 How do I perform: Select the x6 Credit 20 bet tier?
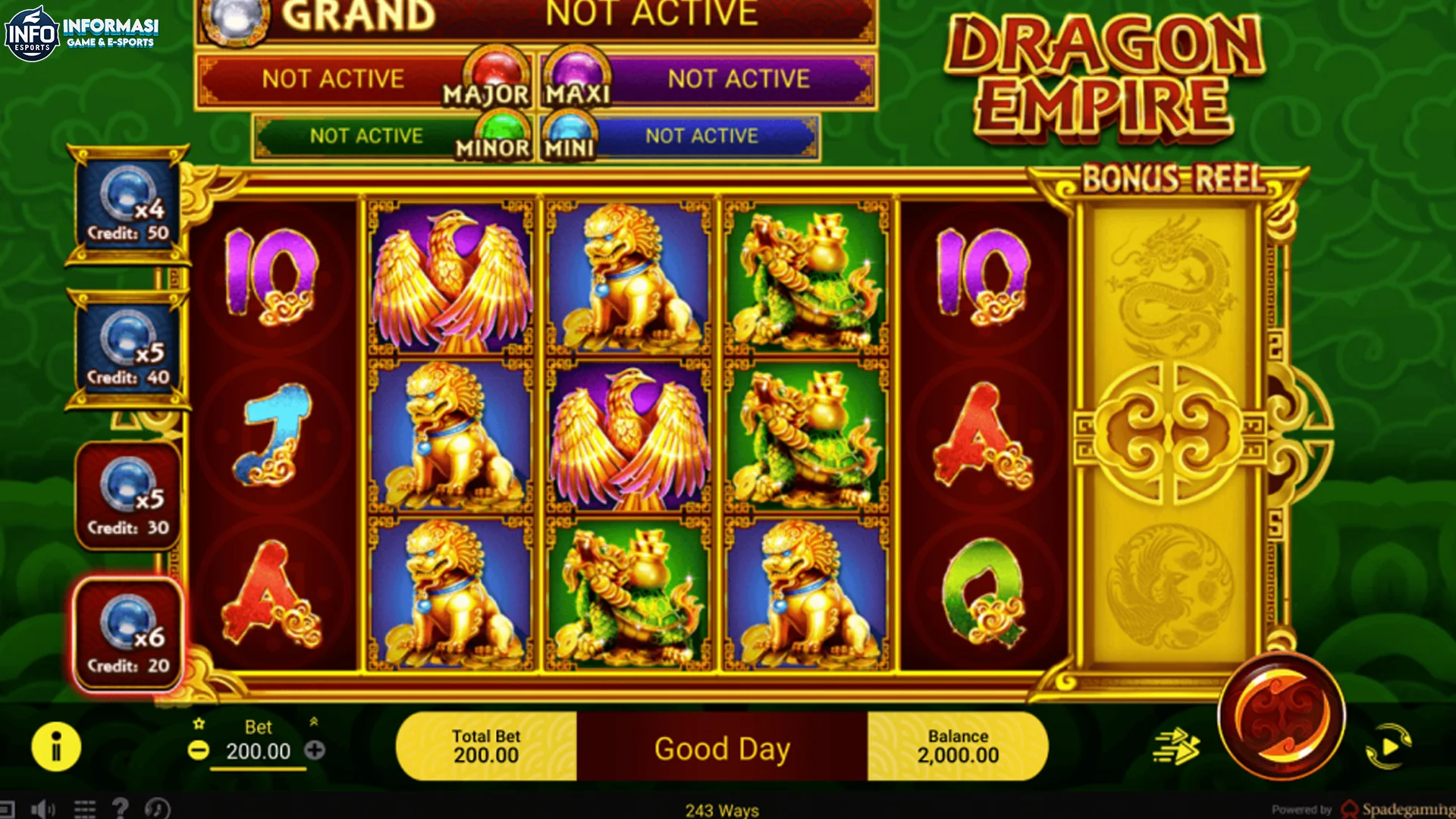click(126, 634)
